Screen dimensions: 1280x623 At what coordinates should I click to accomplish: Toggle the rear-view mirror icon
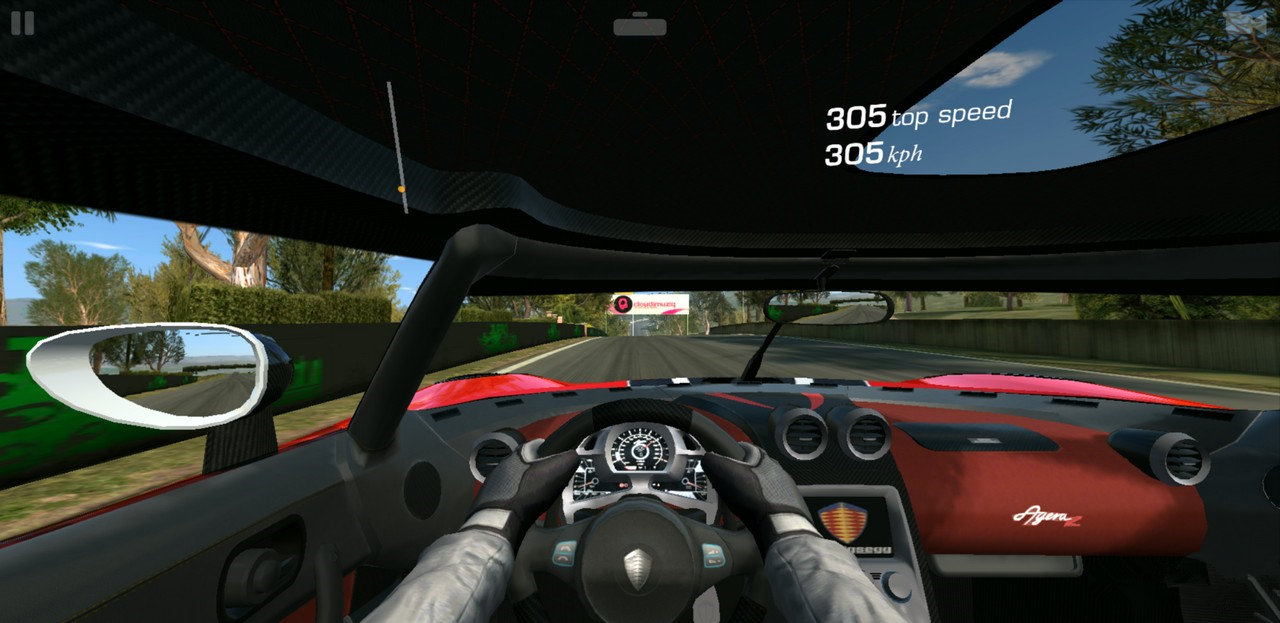pyautogui.click(x=640, y=27)
